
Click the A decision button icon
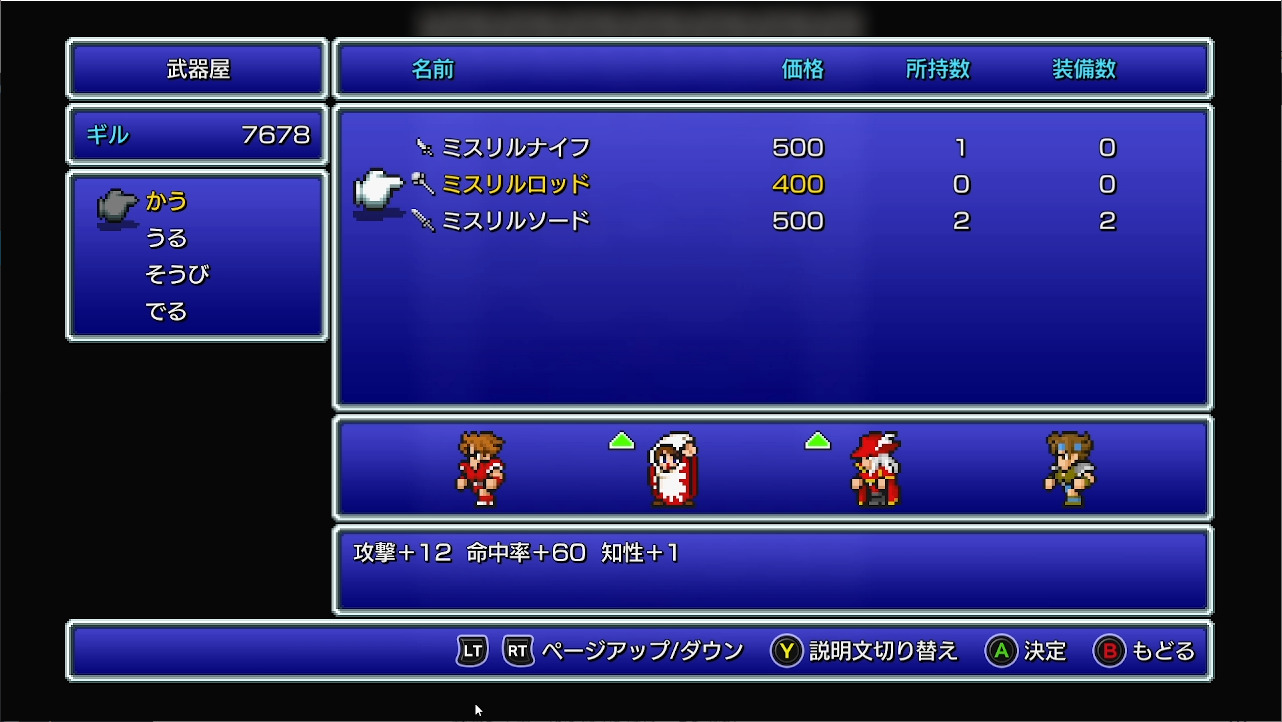pos(1003,650)
